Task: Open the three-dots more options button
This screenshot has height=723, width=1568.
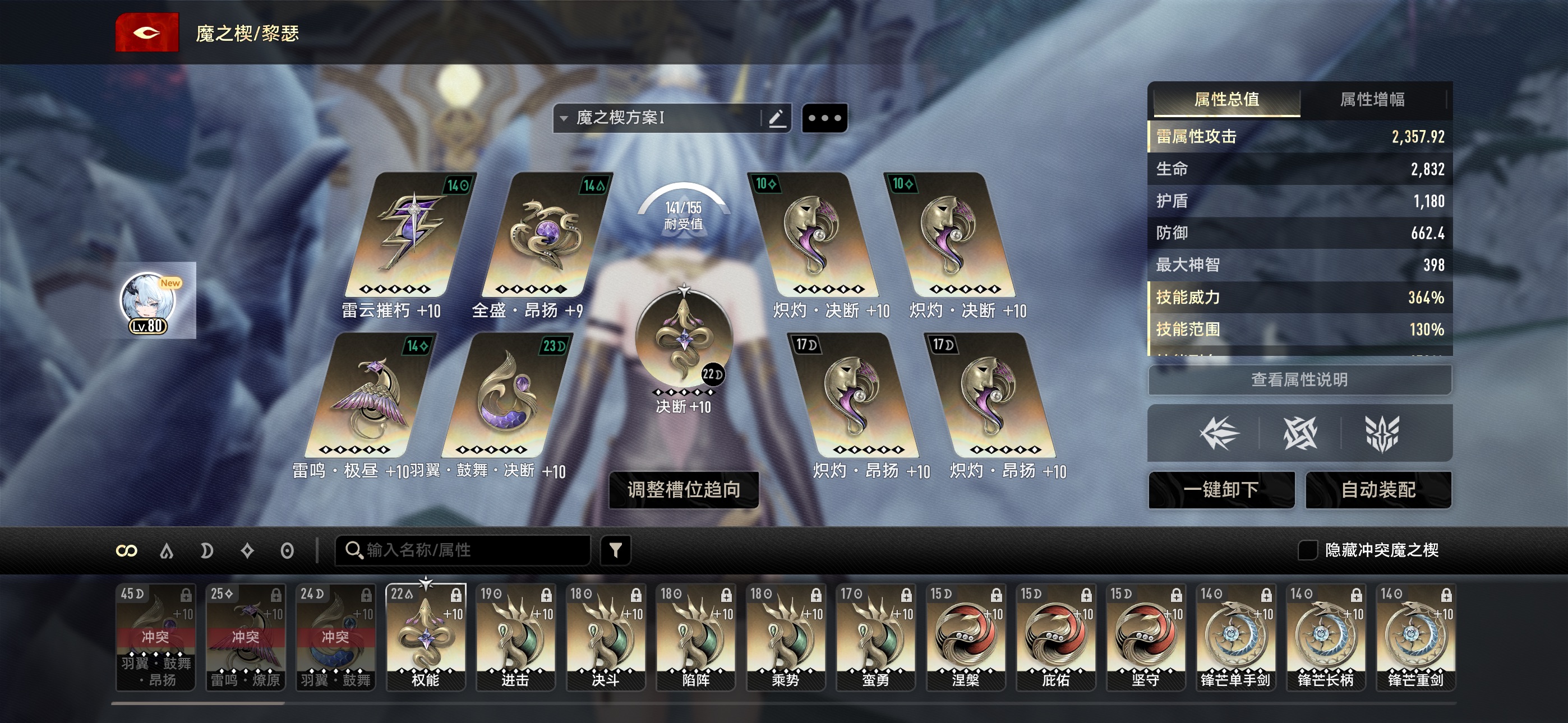Action: [825, 118]
